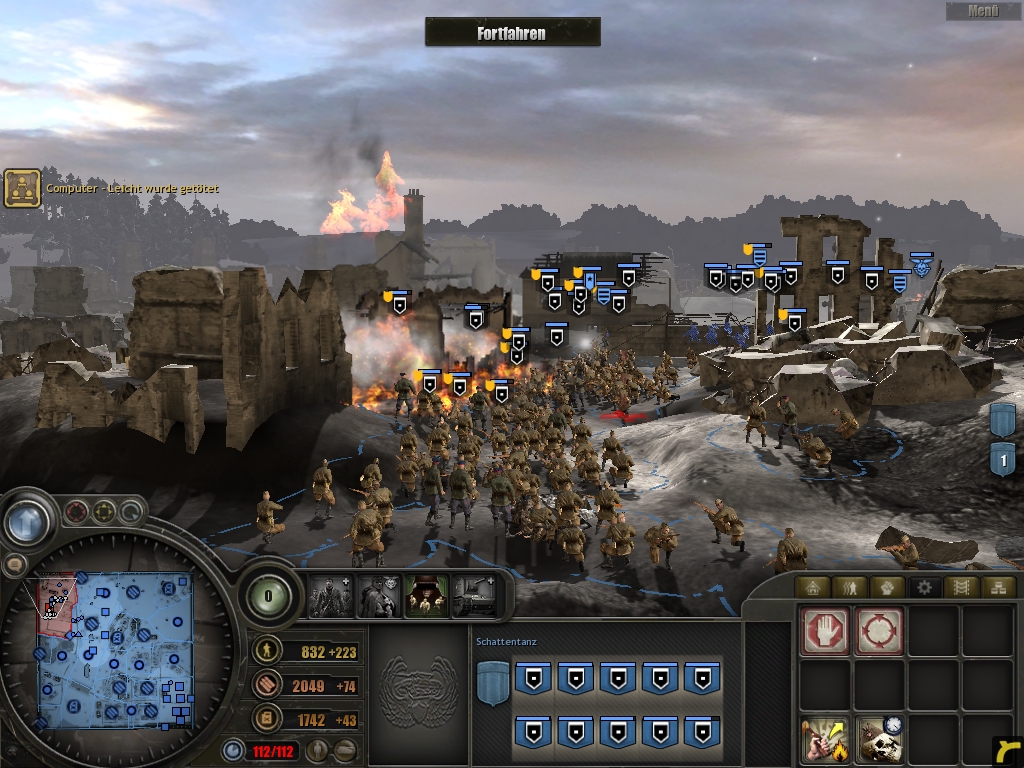This screenshot has width=1024, height=768.
Task: Select the officer with eagle badge ability
Action: pyautogui.click(x=378, y=597)
